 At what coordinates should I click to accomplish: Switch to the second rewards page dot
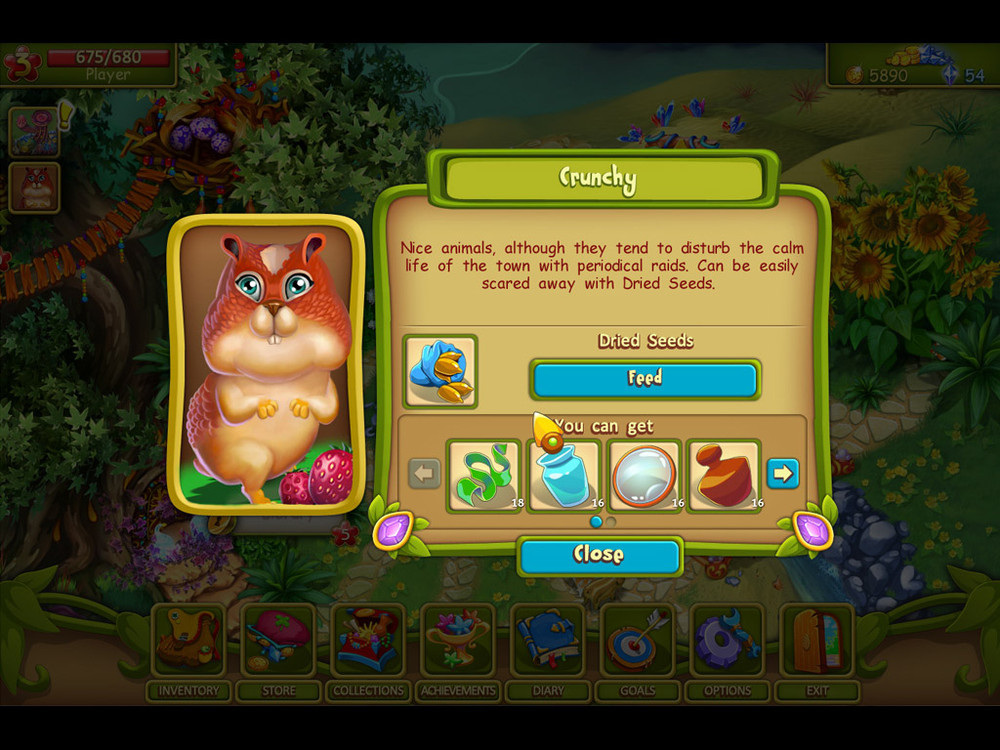tap(611, 521)
